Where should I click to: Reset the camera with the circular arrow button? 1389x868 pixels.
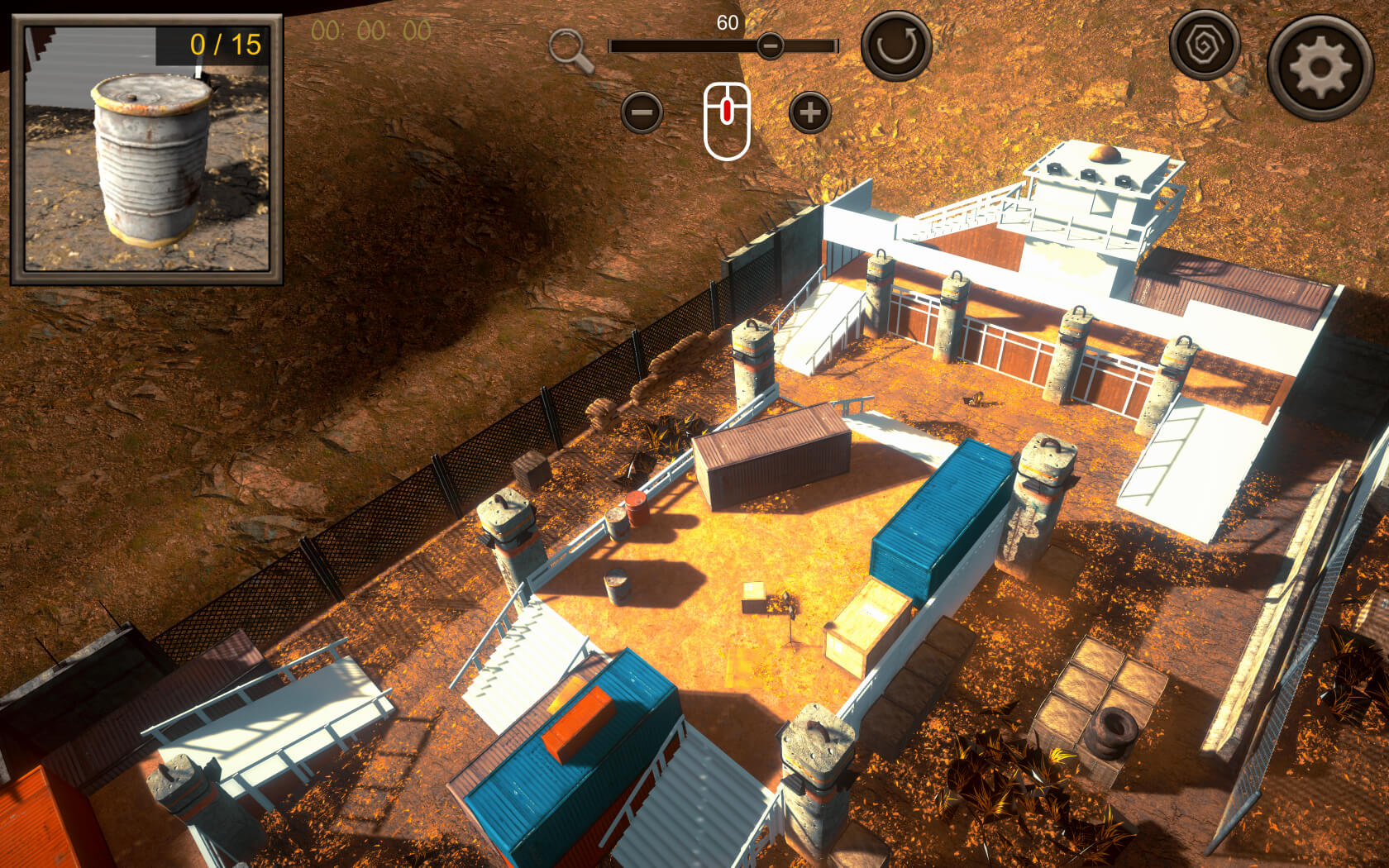coord(896,45)
